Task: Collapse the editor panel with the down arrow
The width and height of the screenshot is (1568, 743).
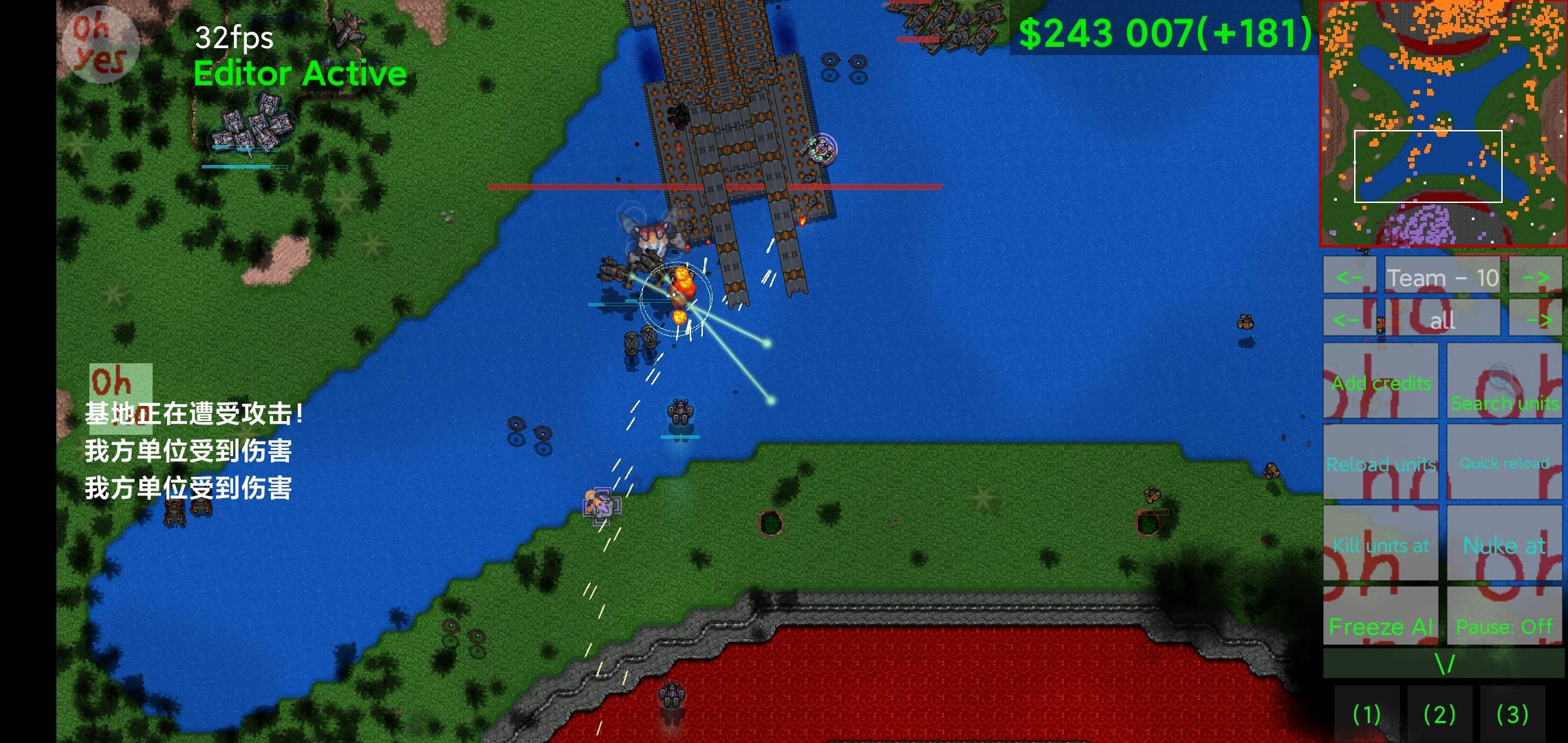Action: [x=1444, y=664]
